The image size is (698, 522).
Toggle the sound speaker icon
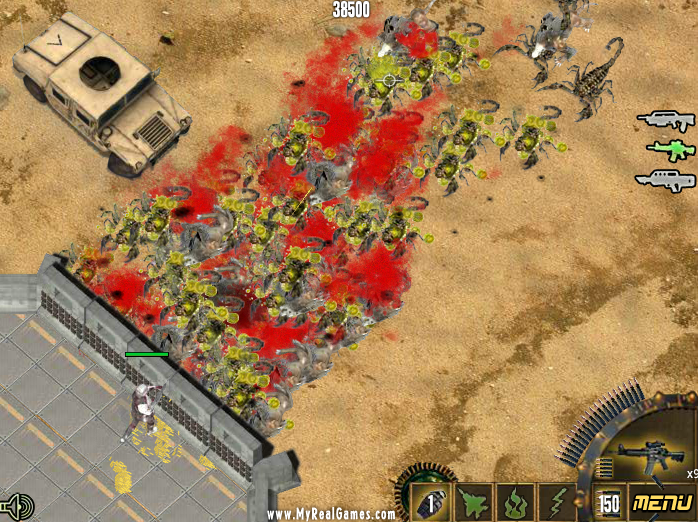(x=18, y=505)
